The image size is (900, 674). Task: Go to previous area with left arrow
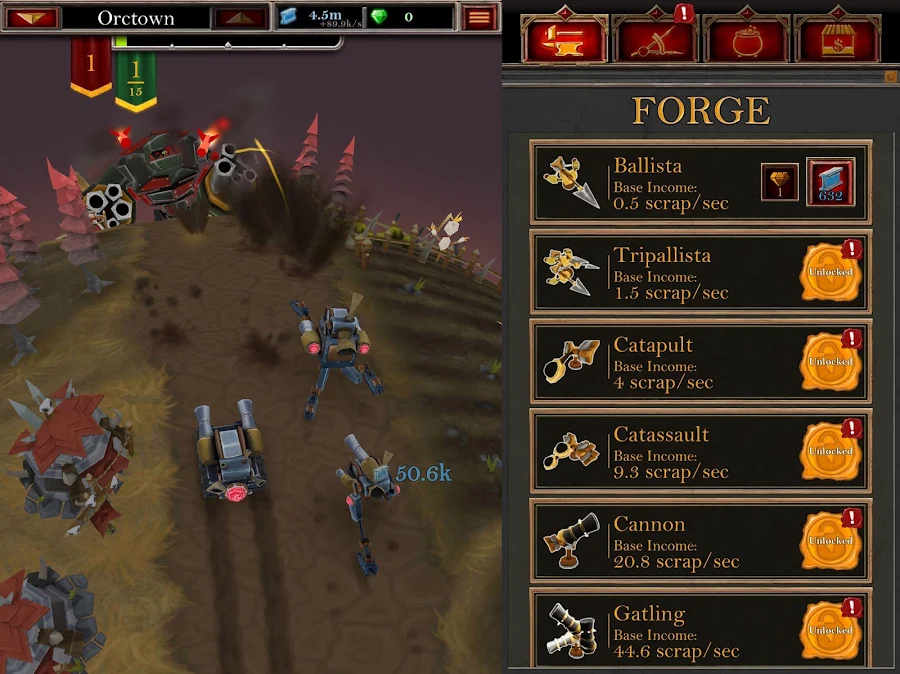[x=31, y=18]
